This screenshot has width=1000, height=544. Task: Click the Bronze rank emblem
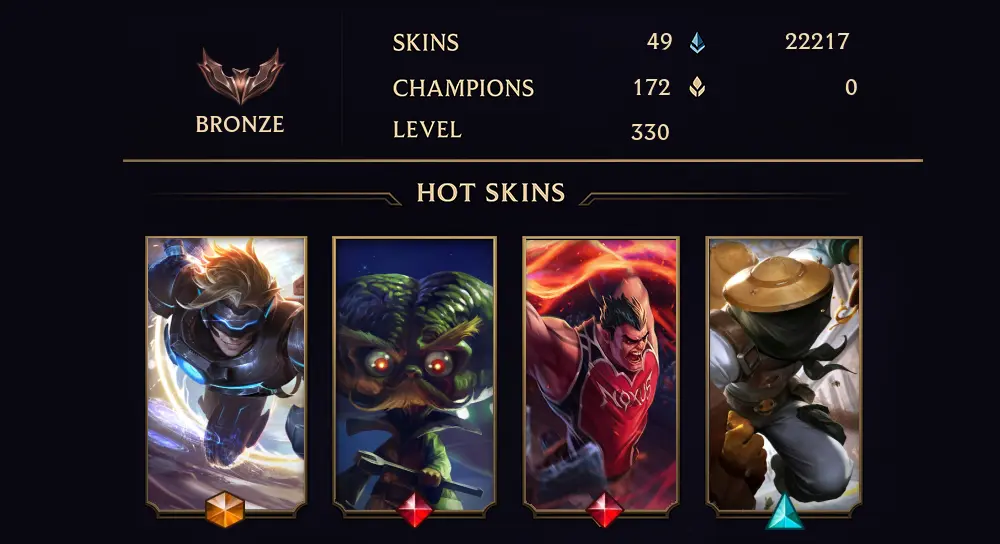point(240,76)
